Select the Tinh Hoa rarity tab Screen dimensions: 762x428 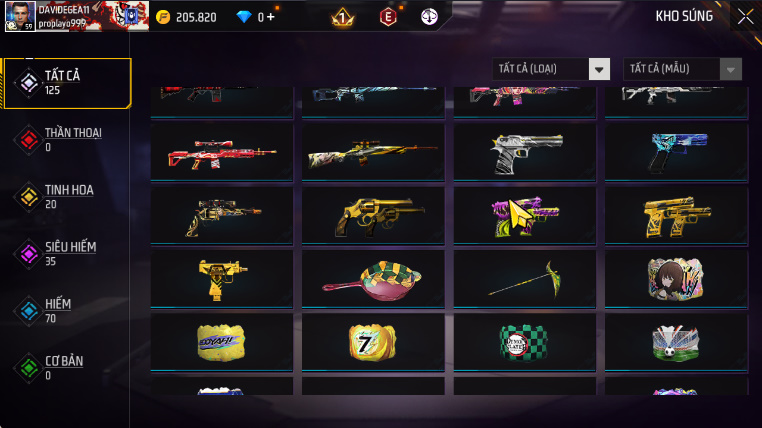pyautogui.click(x=66, y=196)
